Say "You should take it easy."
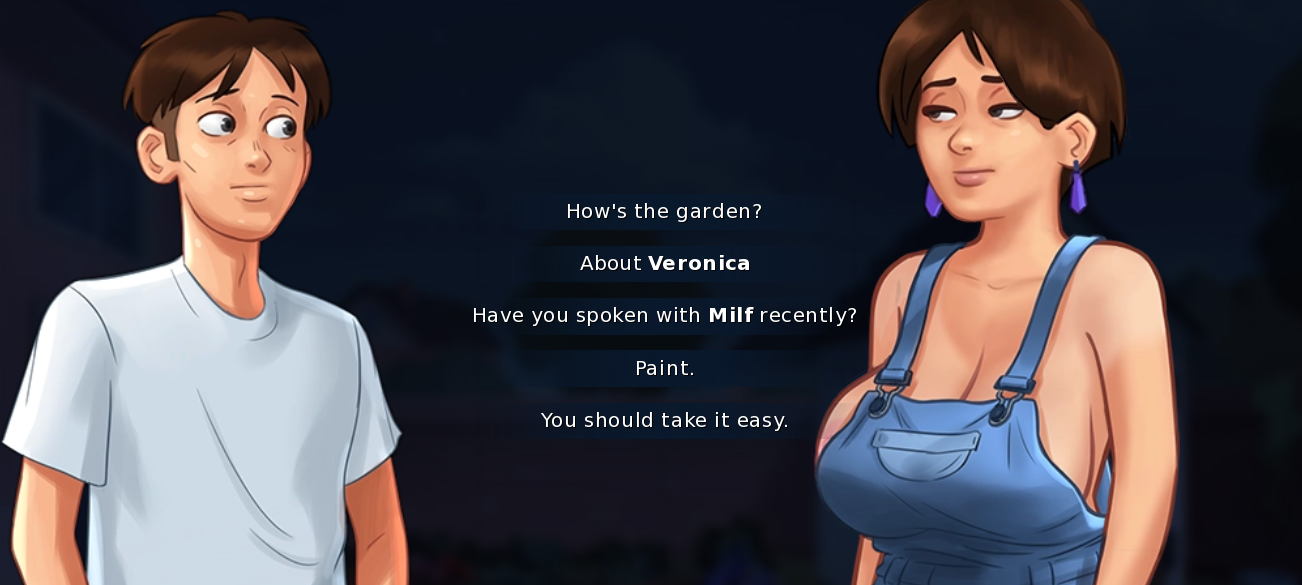Screen dimensions: 1302x585 click(x=664, y=420)
